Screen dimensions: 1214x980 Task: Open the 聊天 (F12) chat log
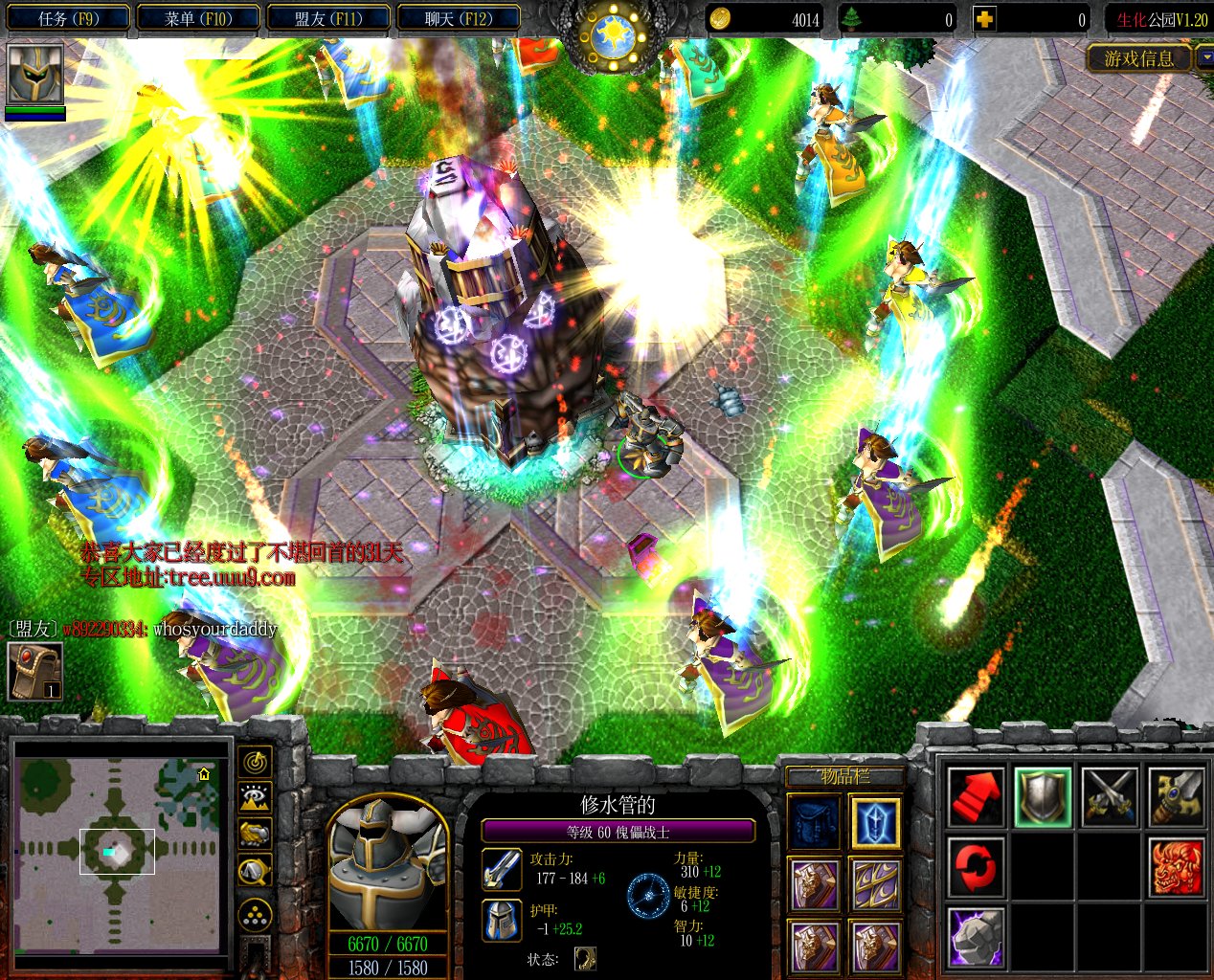pyautogui.click(x=459, y=18)
